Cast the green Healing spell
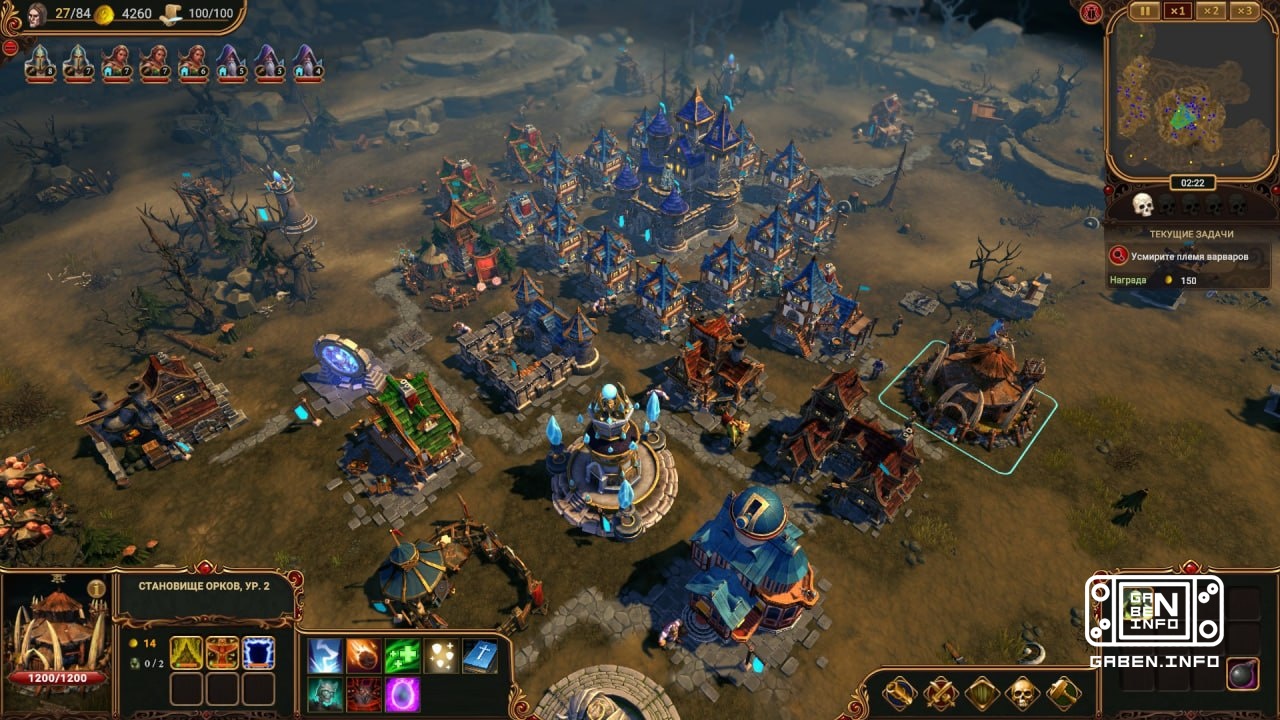Screen dimensions: 1280x720 (402, 656)
